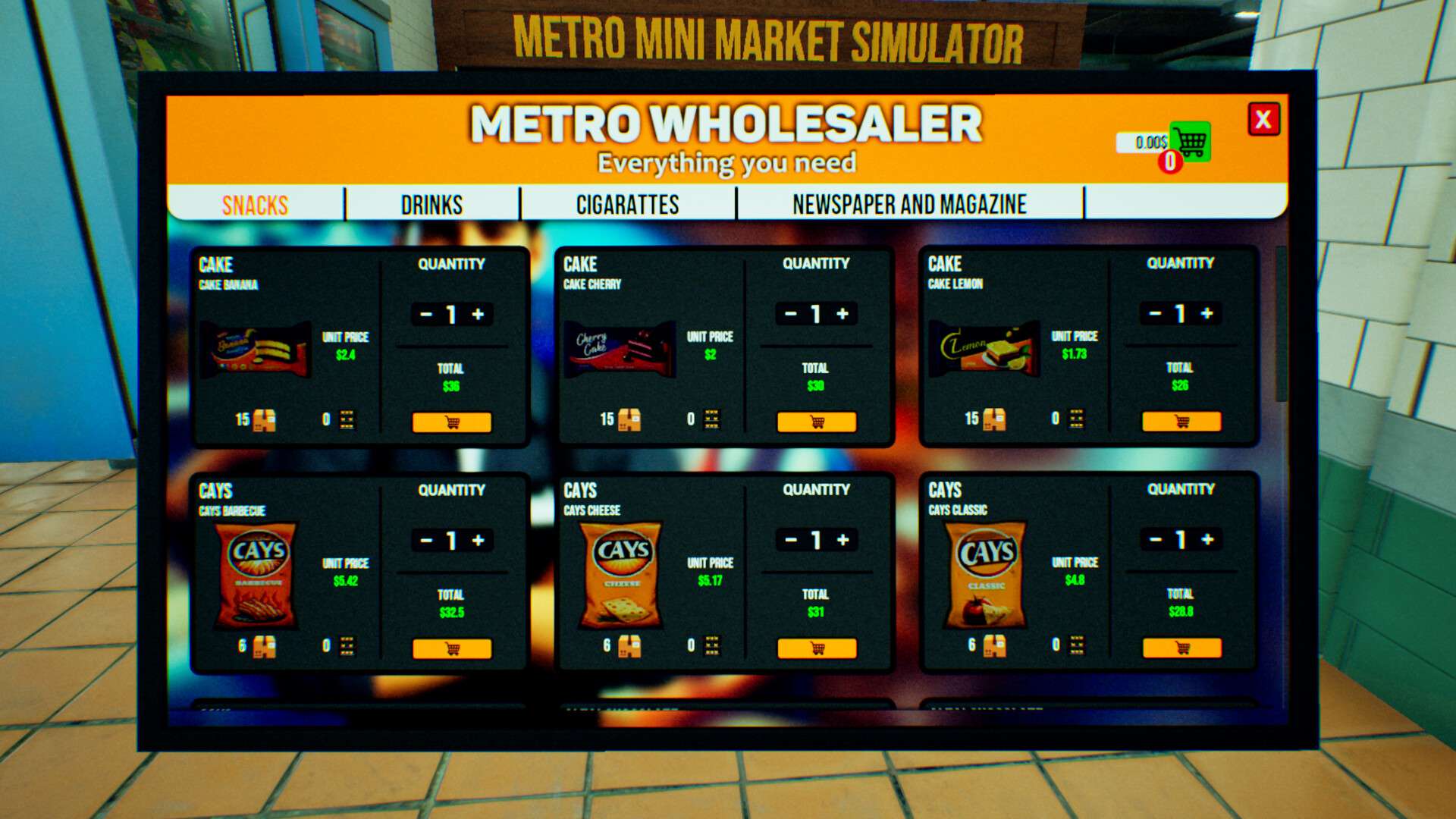This screenshot has width=1456, height=819.
Task: Increase quantity of Cake Lemon
Action: coord(1208,313)
